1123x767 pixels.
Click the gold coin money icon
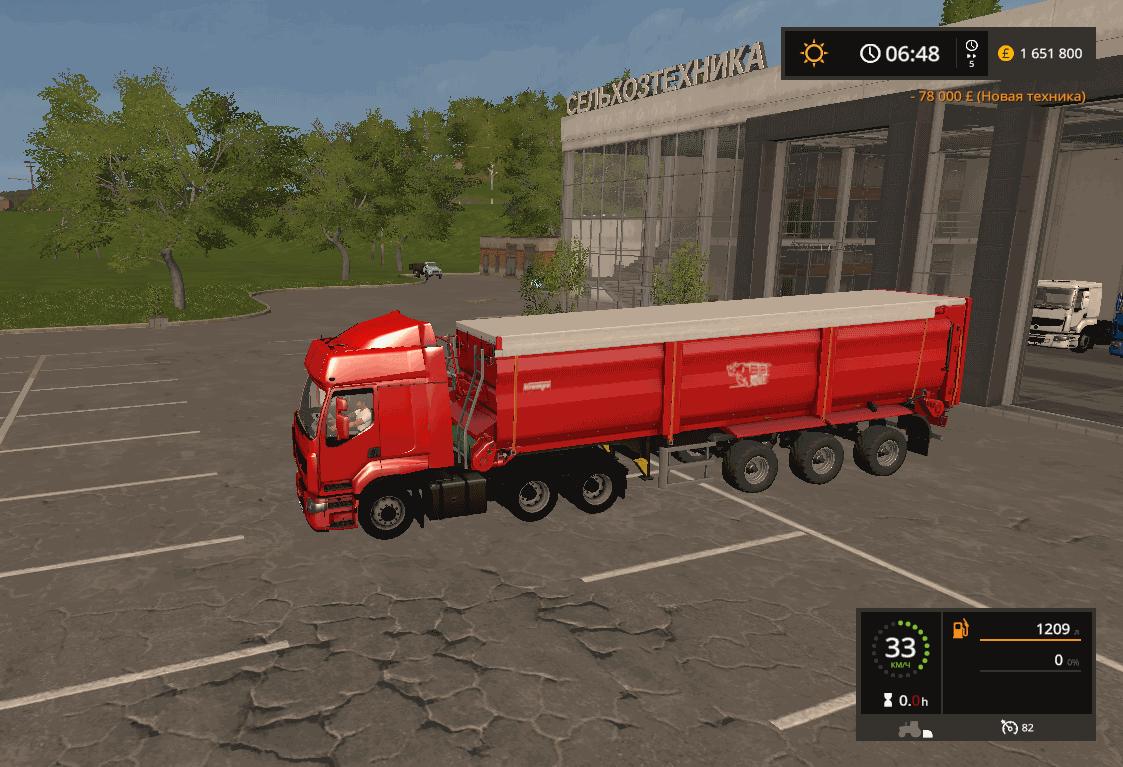coord(1005,53)
